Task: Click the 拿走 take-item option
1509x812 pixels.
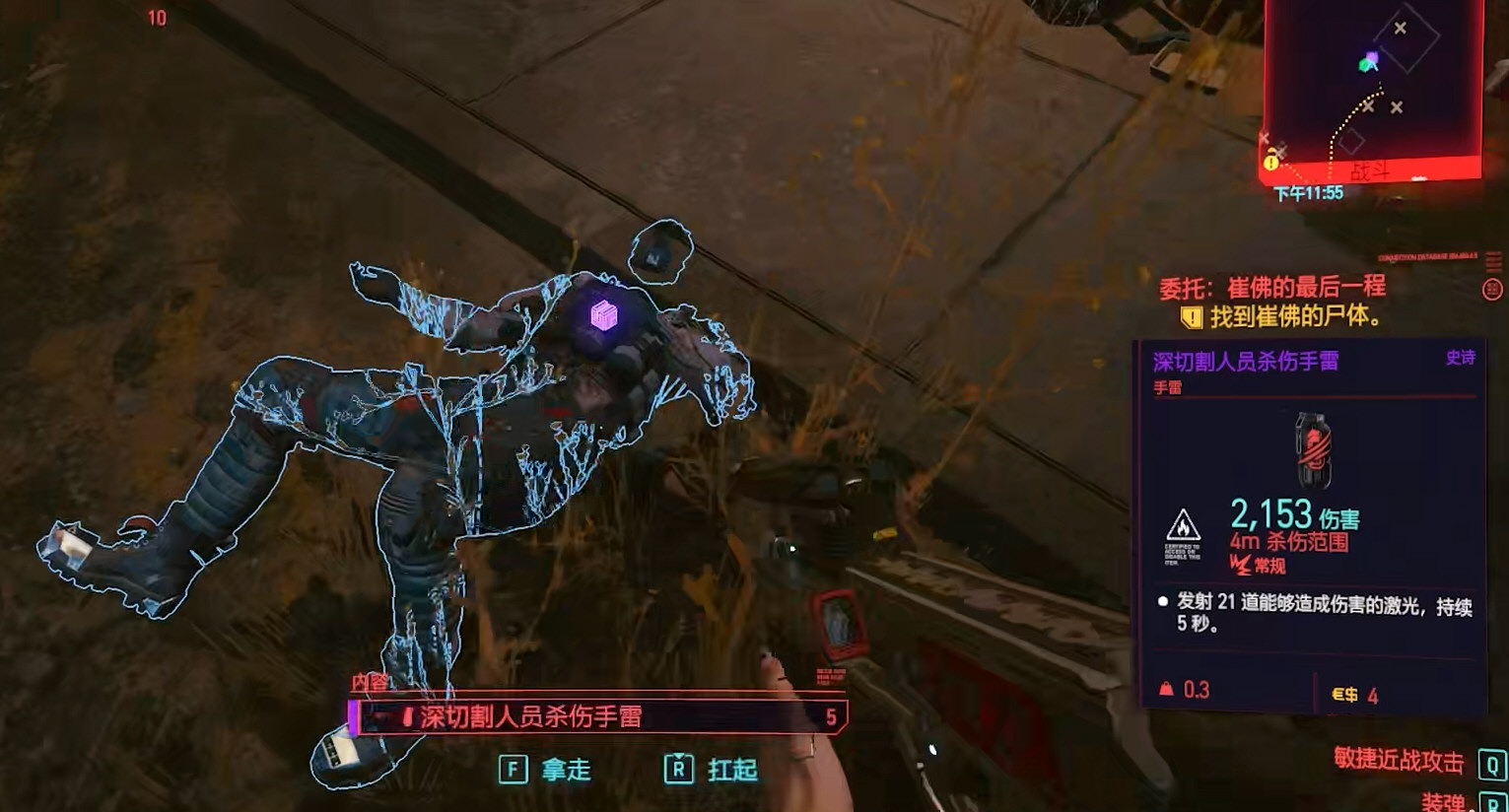Action: click(x=546, y=769)
